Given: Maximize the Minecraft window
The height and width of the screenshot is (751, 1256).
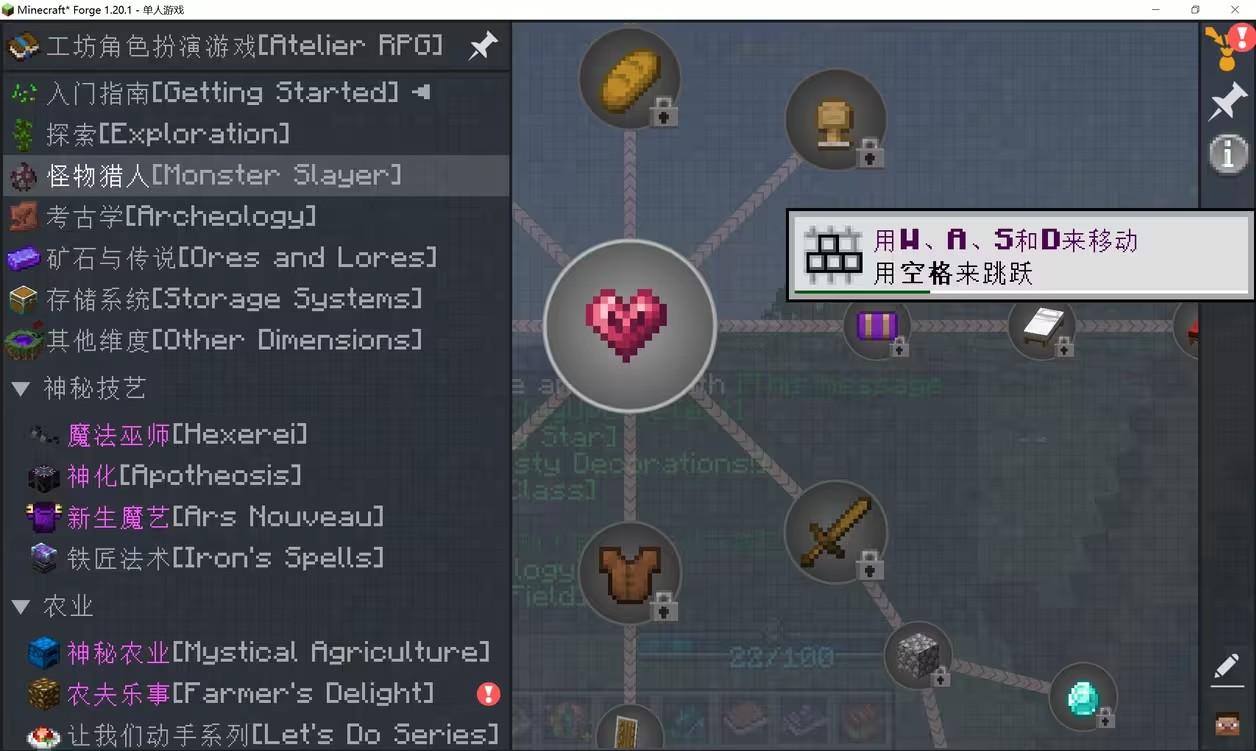Looking at the screenshot, I should click(1194, 10).
